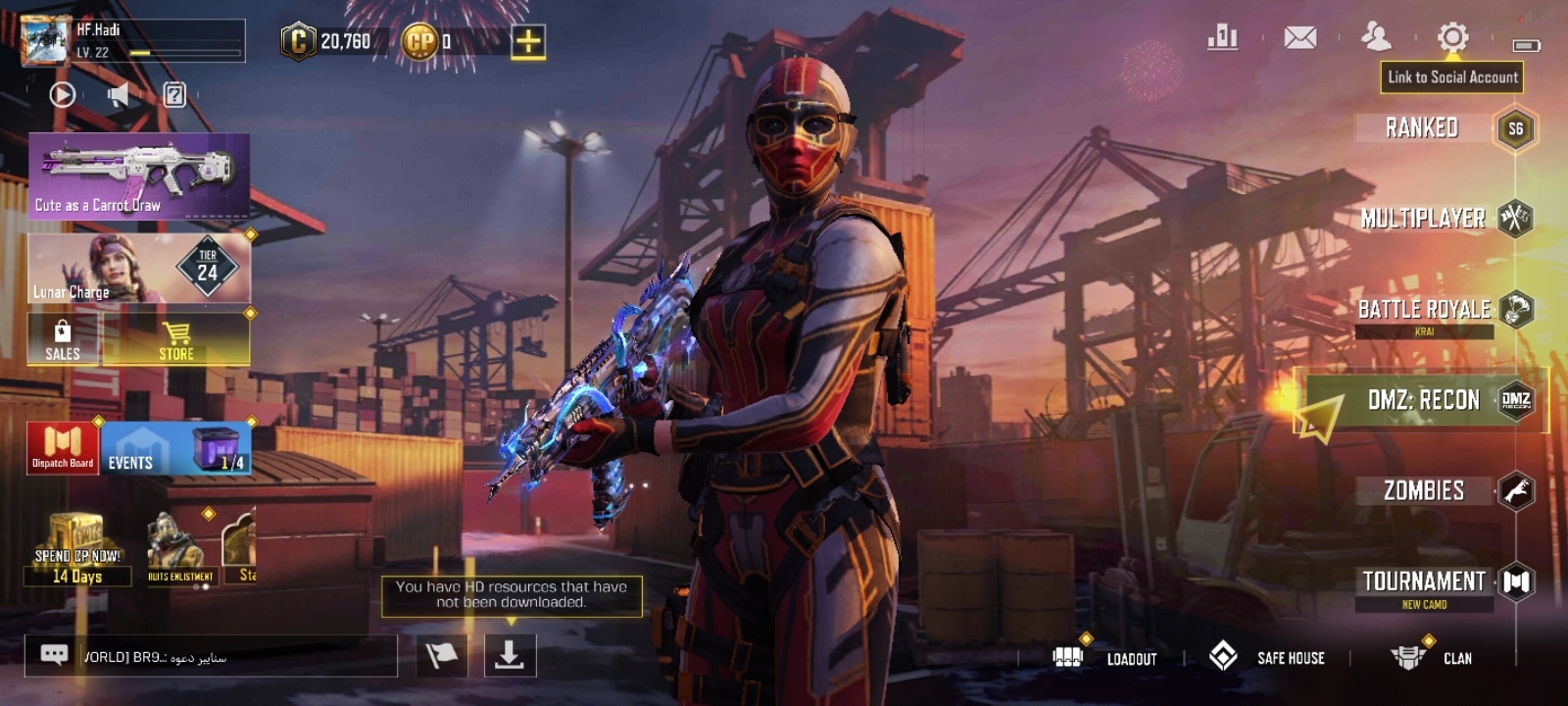Select the Tournament mode
1568x706 pixels.
coord(1425,582)
